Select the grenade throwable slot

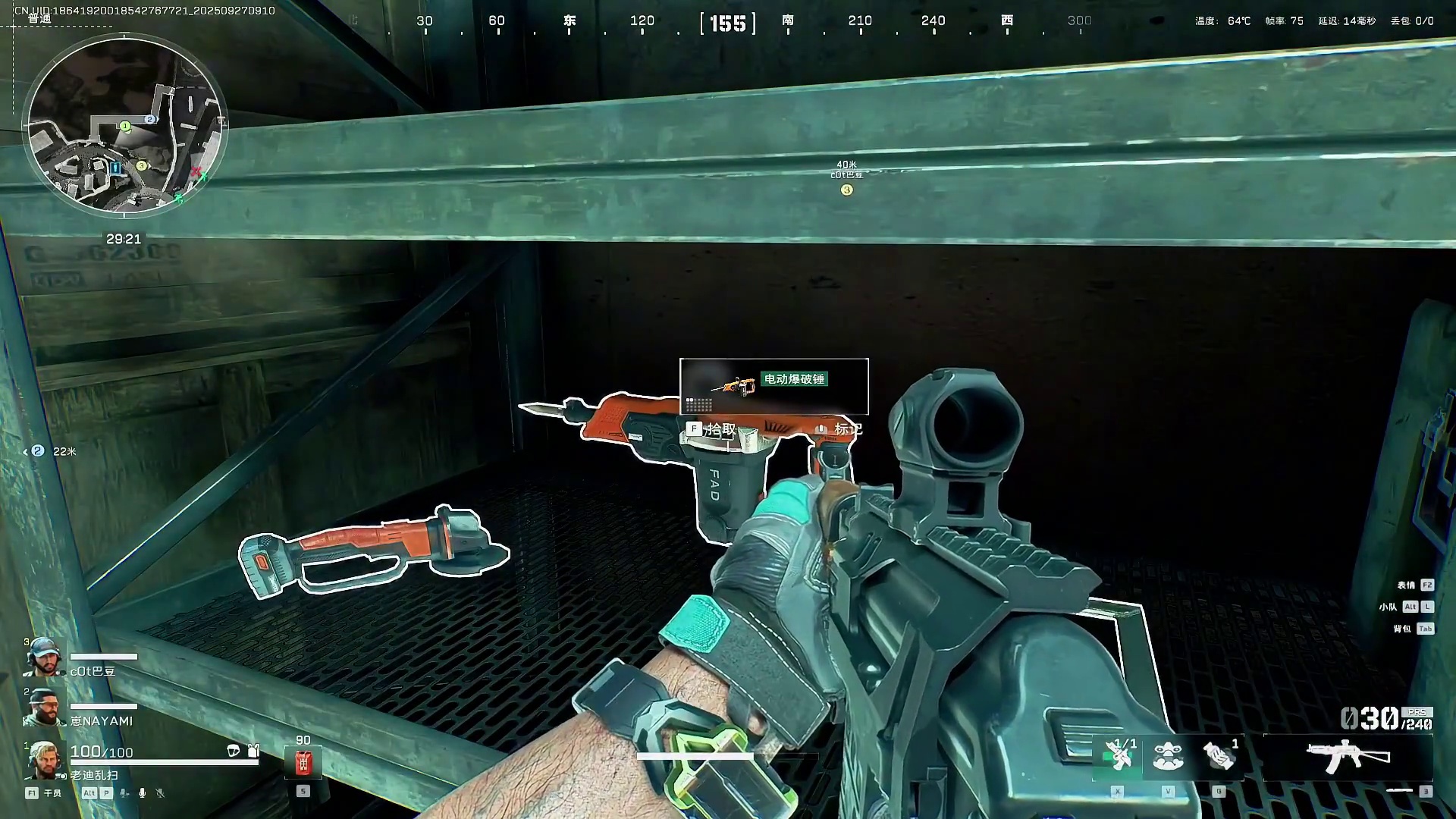tap(1219, 756)
